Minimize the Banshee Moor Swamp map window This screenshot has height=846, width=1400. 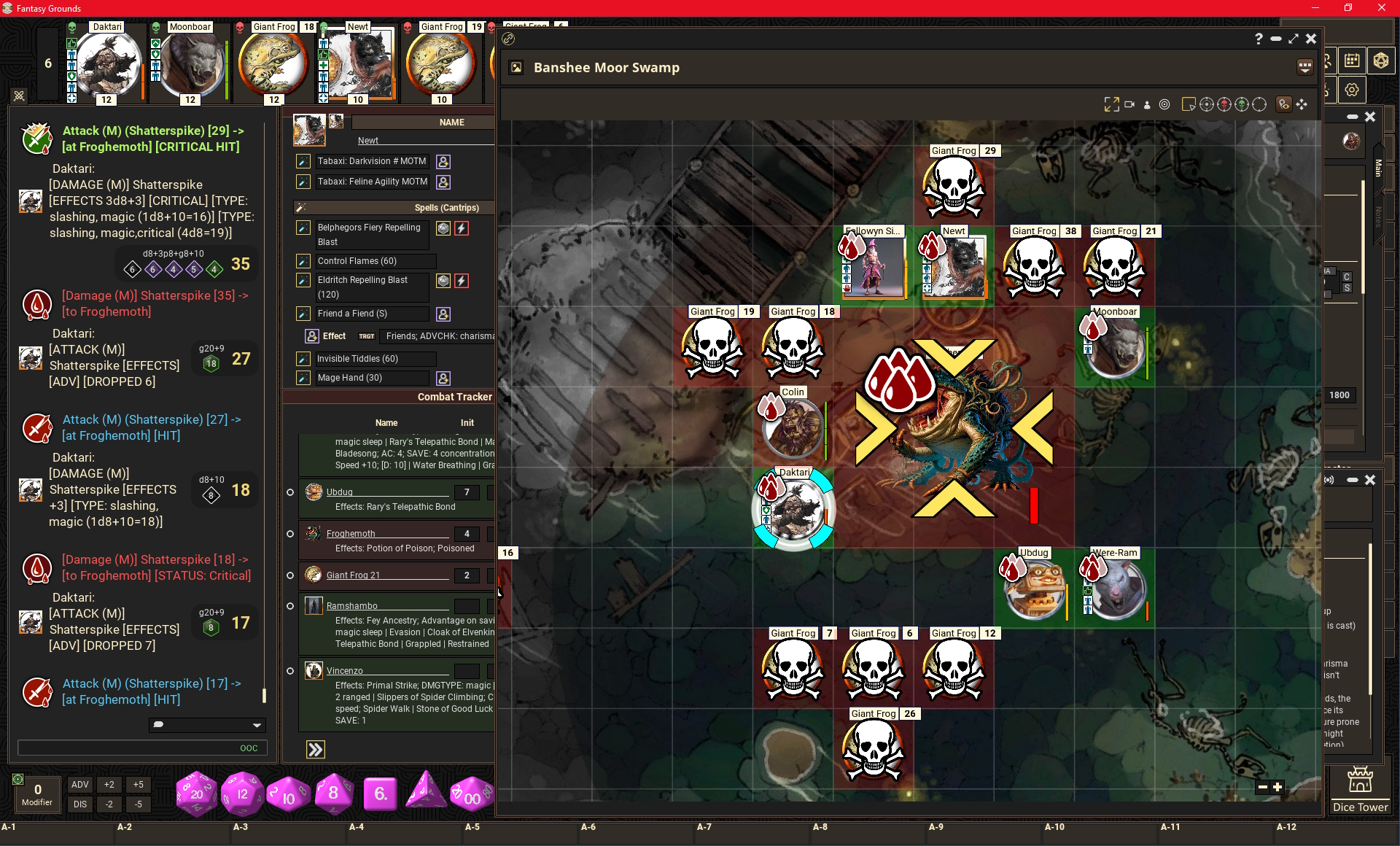[x=1276, y=39]
